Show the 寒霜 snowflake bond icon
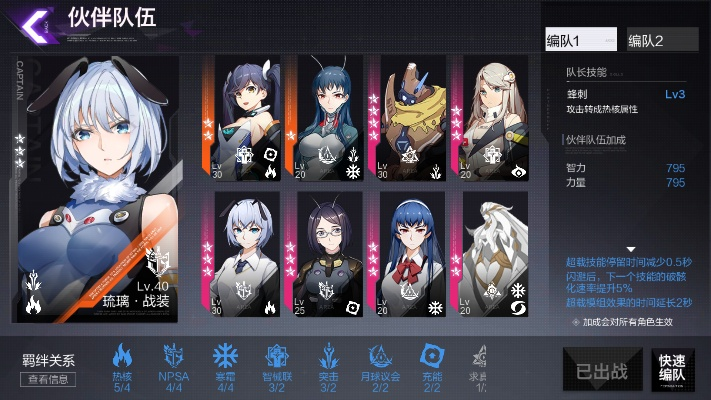Image resolution: width=711 pixels, height=400 pixels. [x=226, y=357]
